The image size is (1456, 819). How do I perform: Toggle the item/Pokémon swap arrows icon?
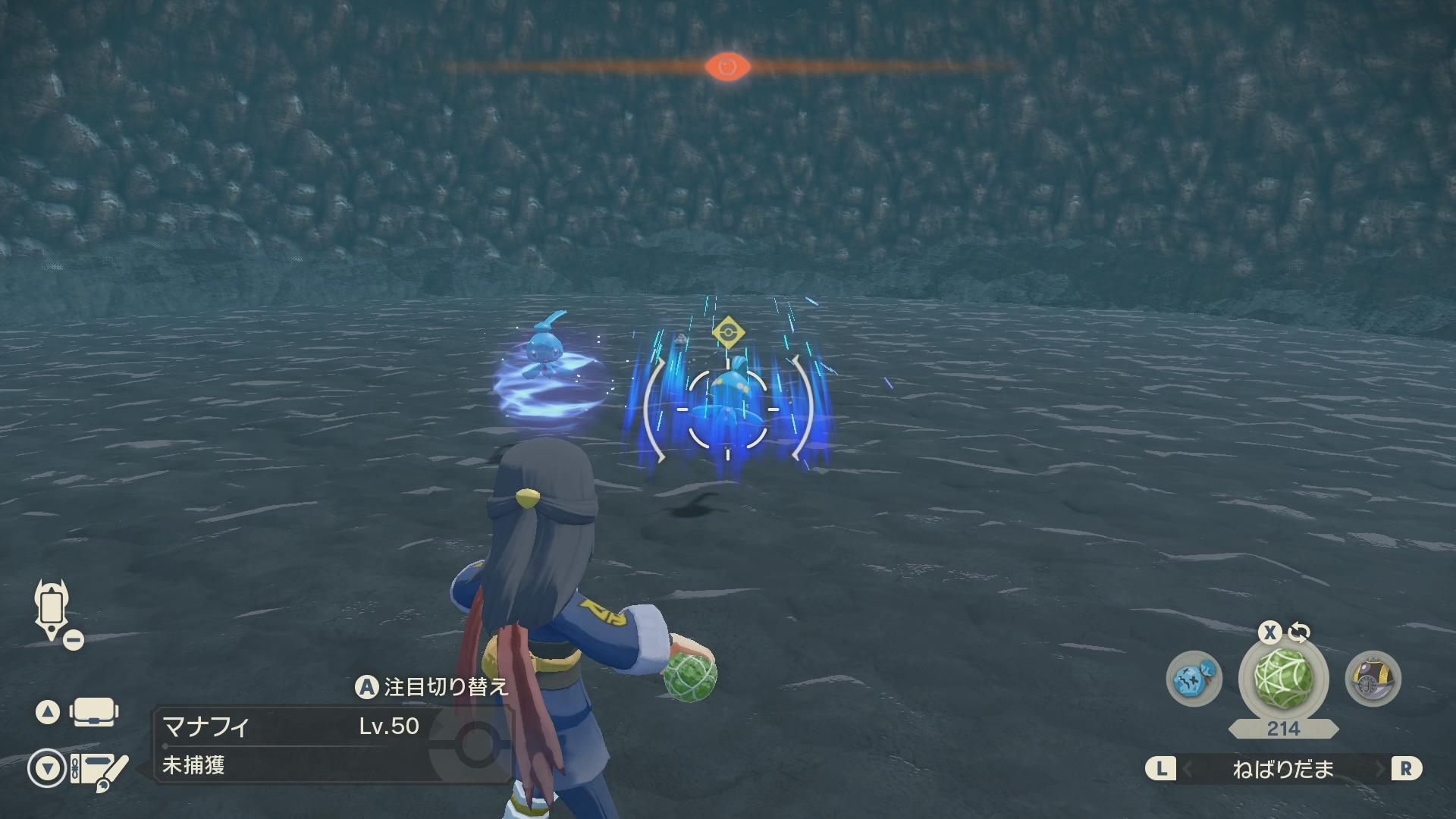[1300, 632]
